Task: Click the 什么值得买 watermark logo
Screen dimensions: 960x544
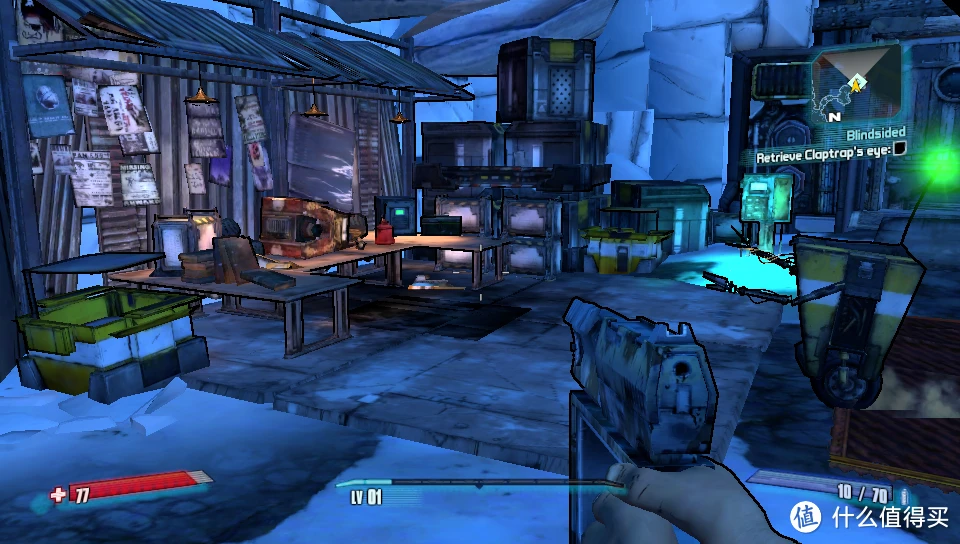Action: coord(805,517)
